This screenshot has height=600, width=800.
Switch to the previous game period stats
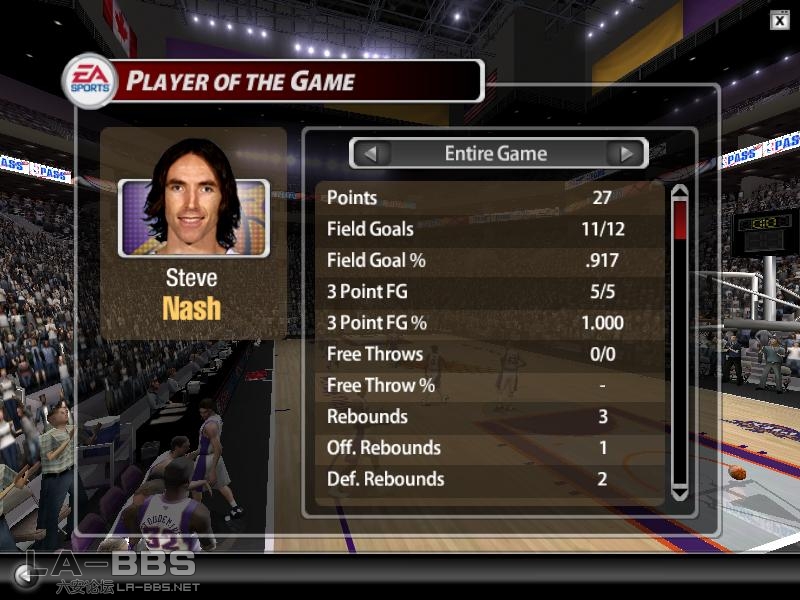tap(370, 154)
